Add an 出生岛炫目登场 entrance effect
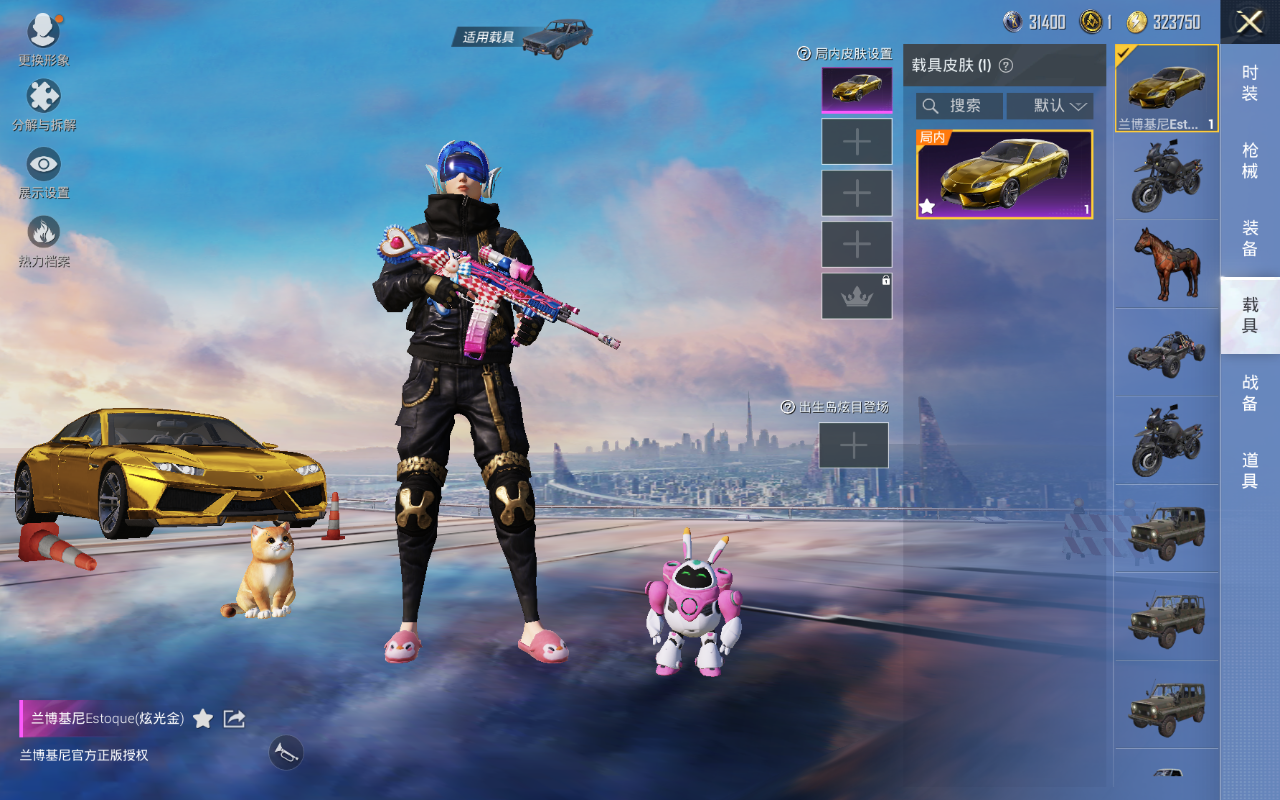Image resolution: width=1280 pixels, height=800 pixels. pos(853,445)
